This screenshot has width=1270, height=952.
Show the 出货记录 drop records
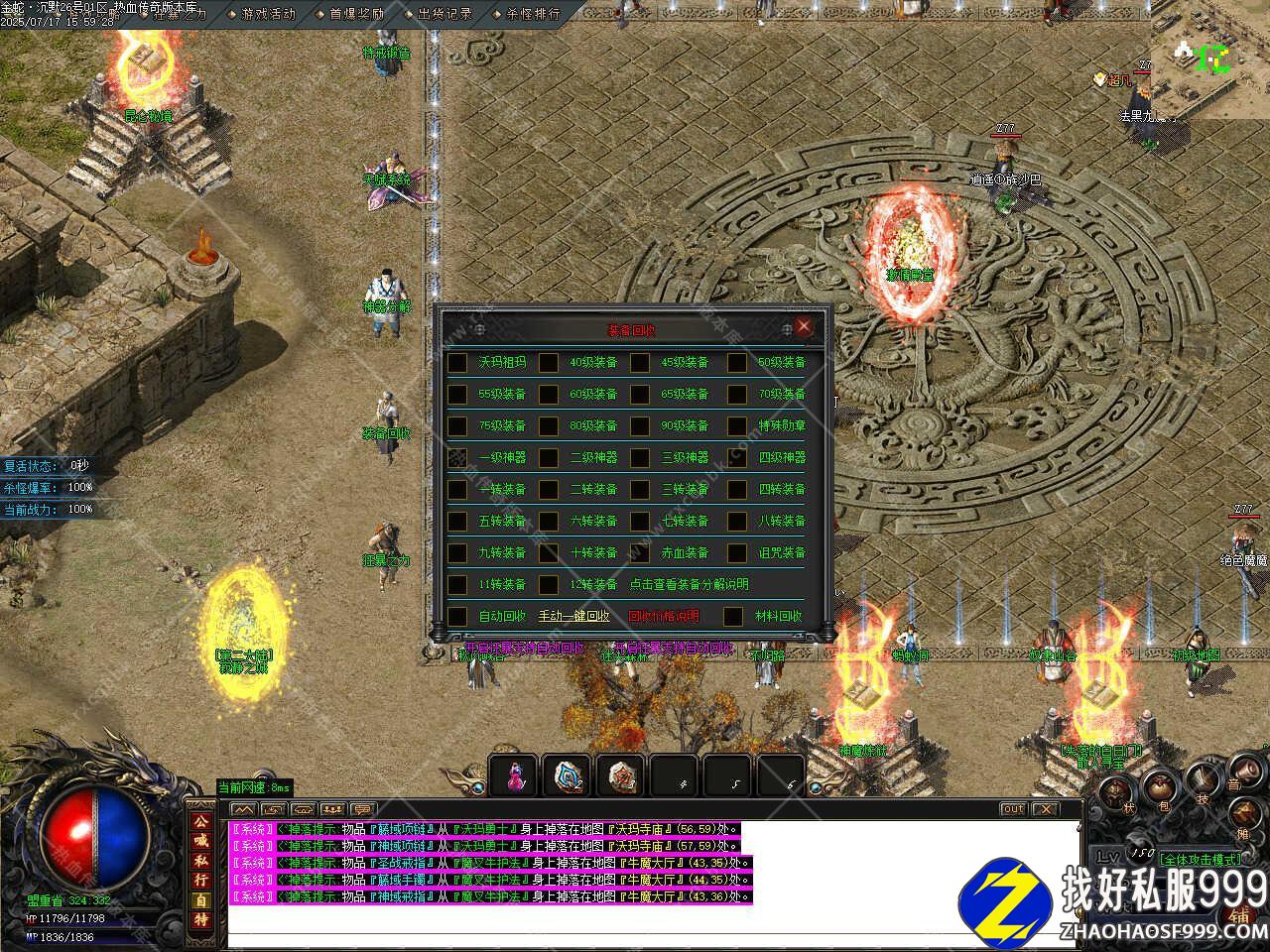pyautogui.click(x=444, y=14)
